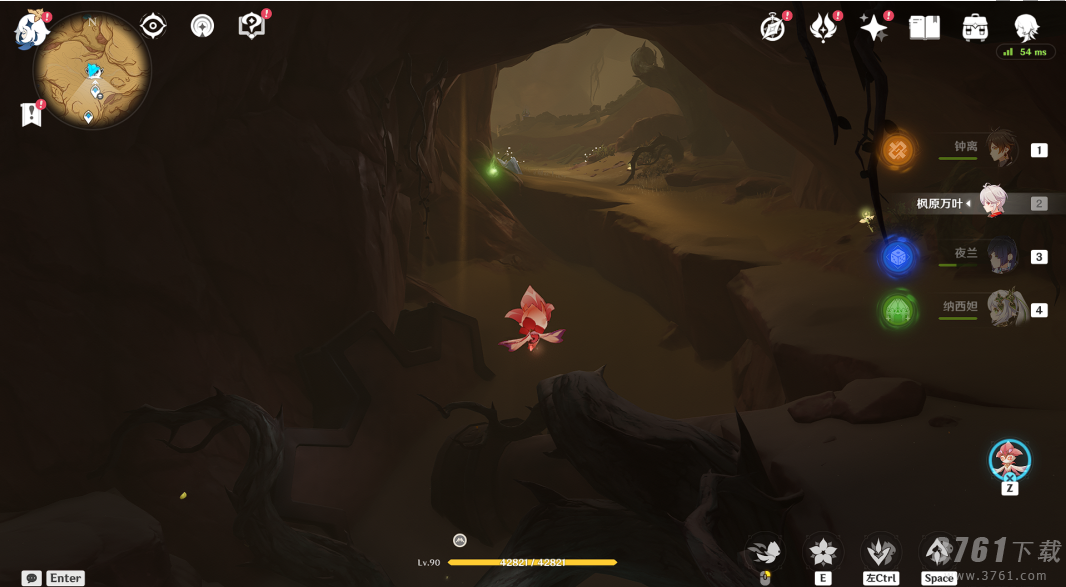This screenshot has width=1066, height=587.
Task: Activate the eye-shaped elemental sight icon
Action: coord(153,26)
